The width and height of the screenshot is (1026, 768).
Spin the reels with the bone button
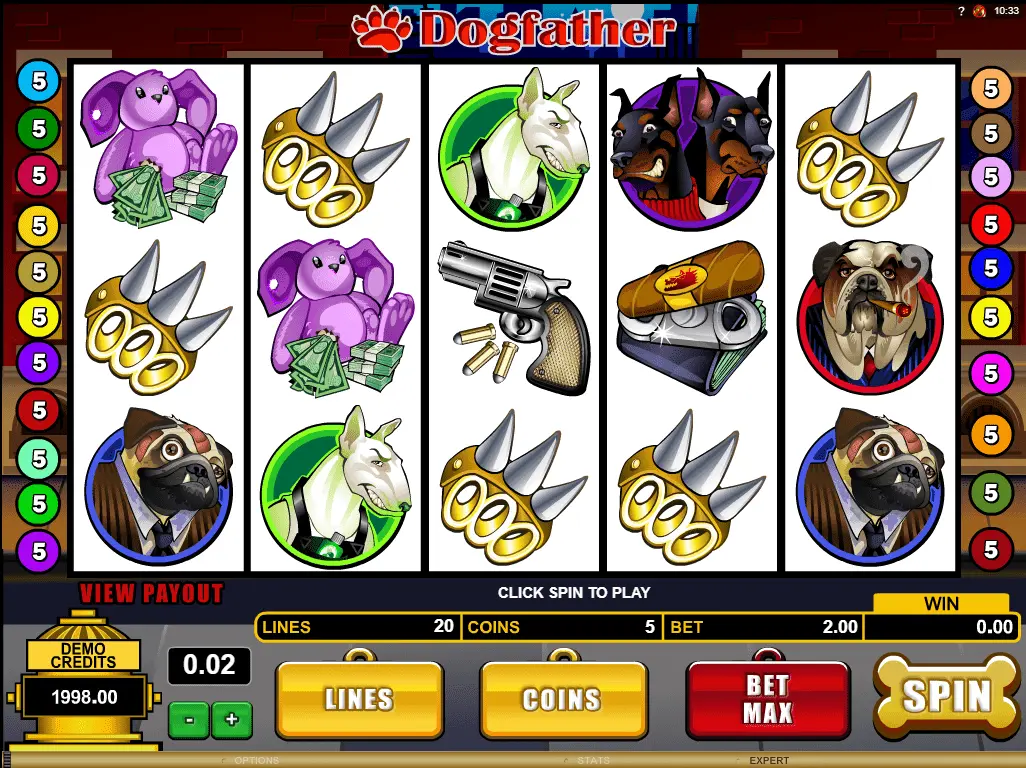tap(945, 696)
